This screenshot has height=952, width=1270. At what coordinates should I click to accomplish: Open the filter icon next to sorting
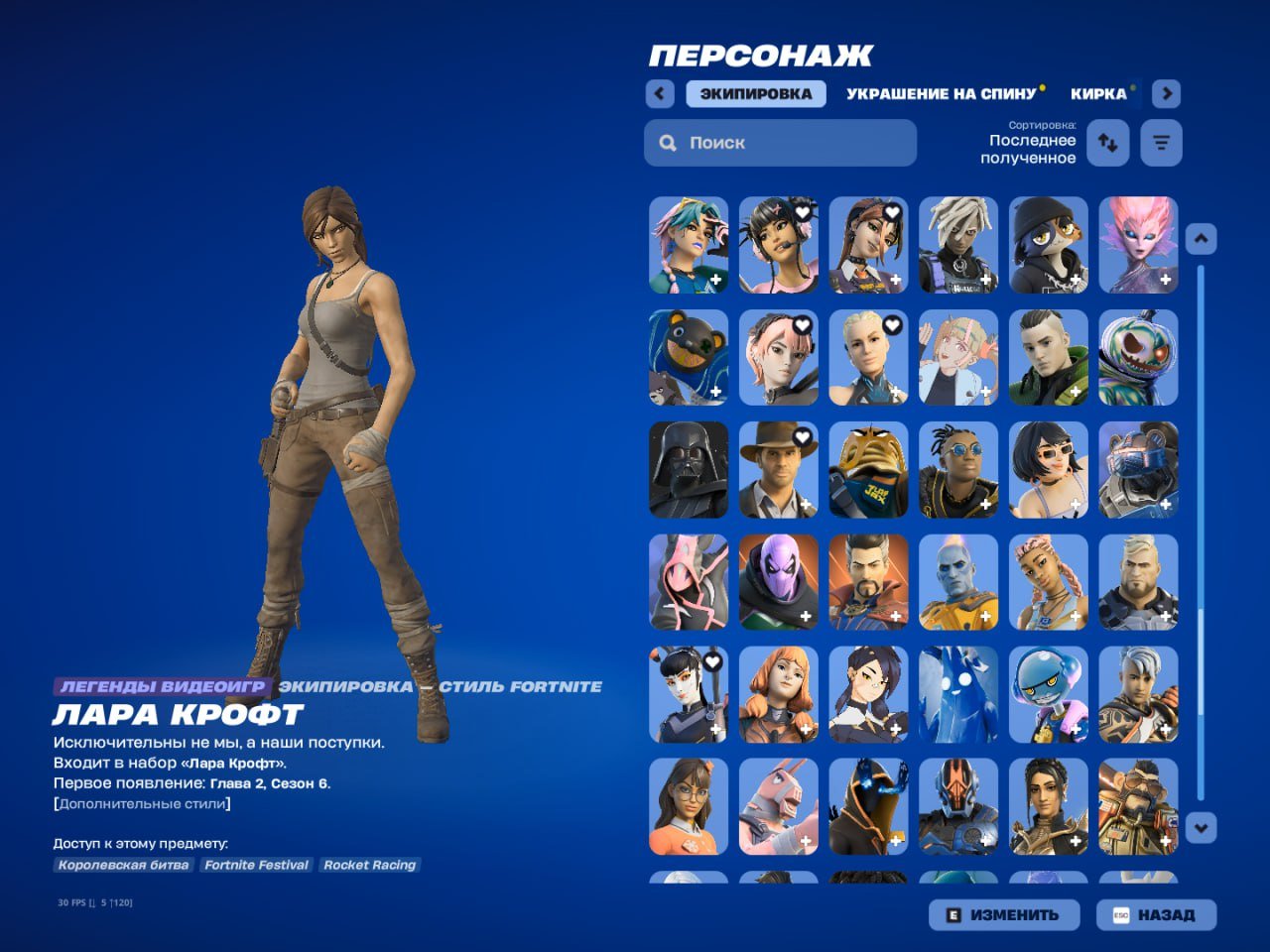pyautogui.click(x=1161, y=143)
